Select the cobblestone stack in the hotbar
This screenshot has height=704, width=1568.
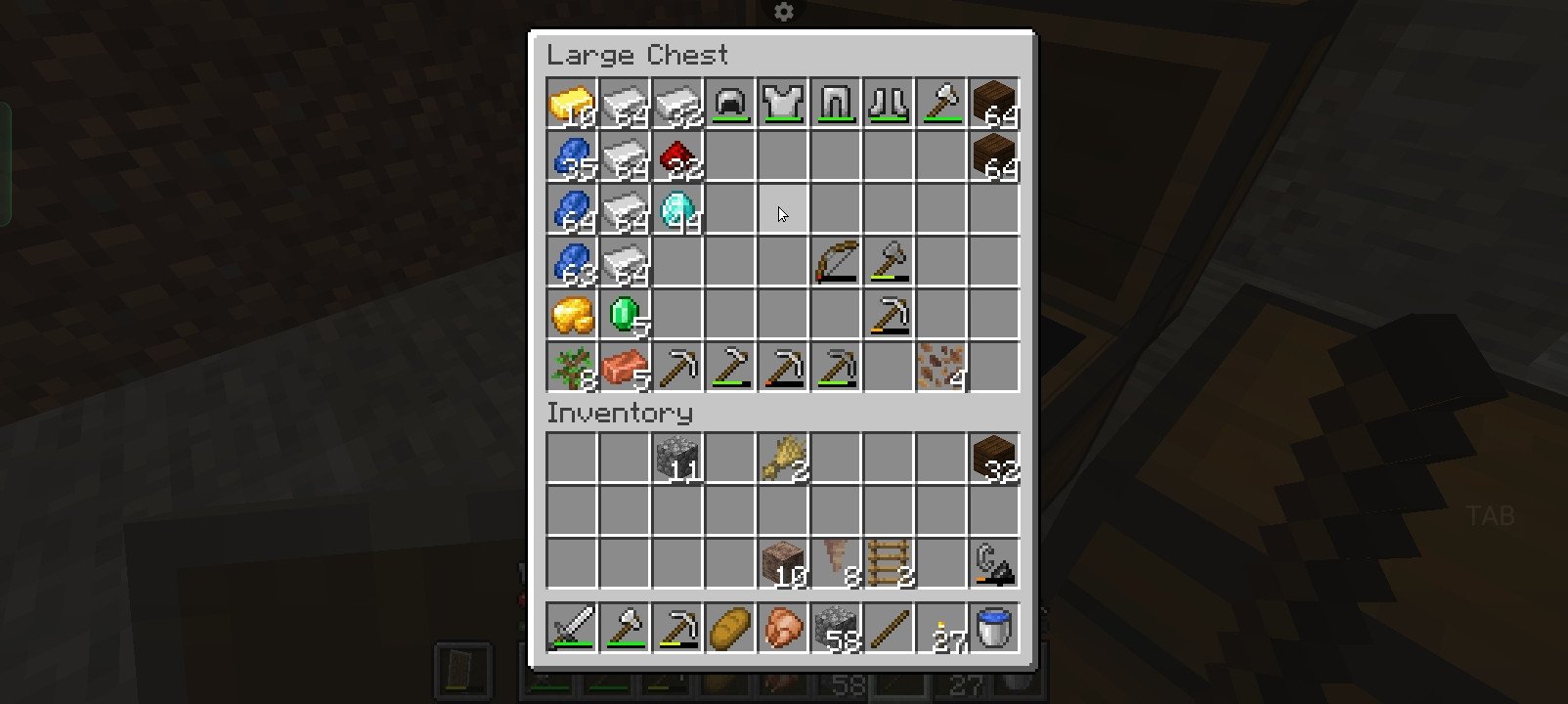click(x=836, y=627)
